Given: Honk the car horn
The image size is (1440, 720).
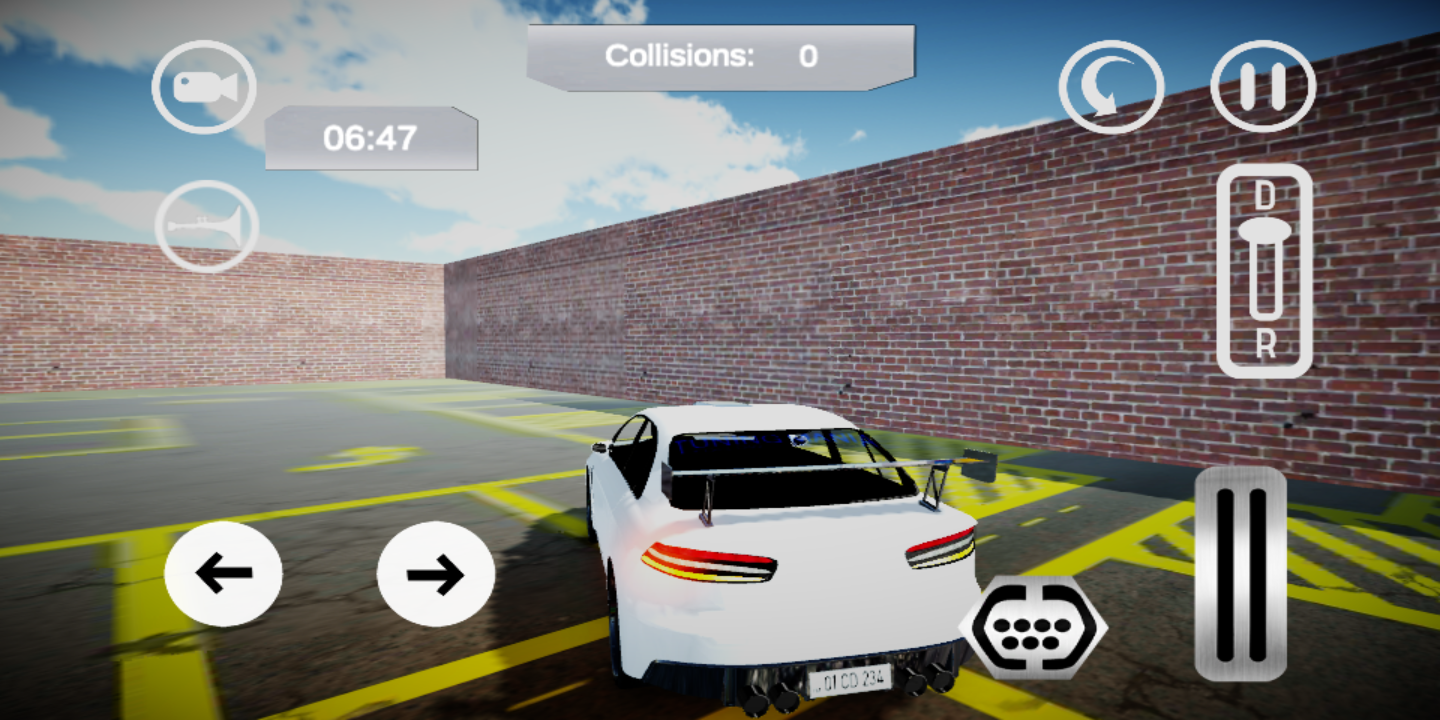Looking at the screenshot, I should 207,227.
